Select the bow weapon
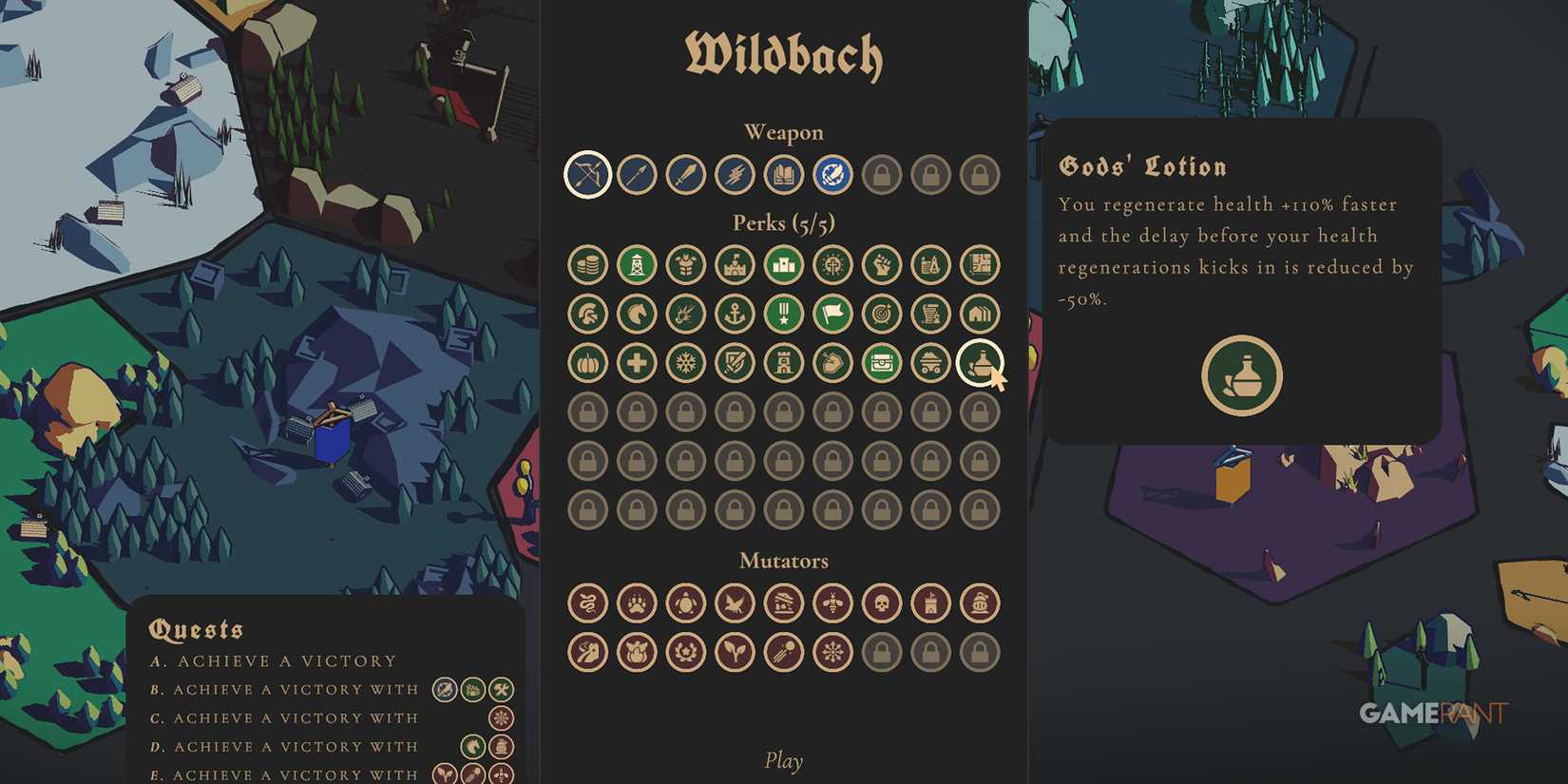The width and height of the screenshot is (1568, 784). [x=586, y=174]
